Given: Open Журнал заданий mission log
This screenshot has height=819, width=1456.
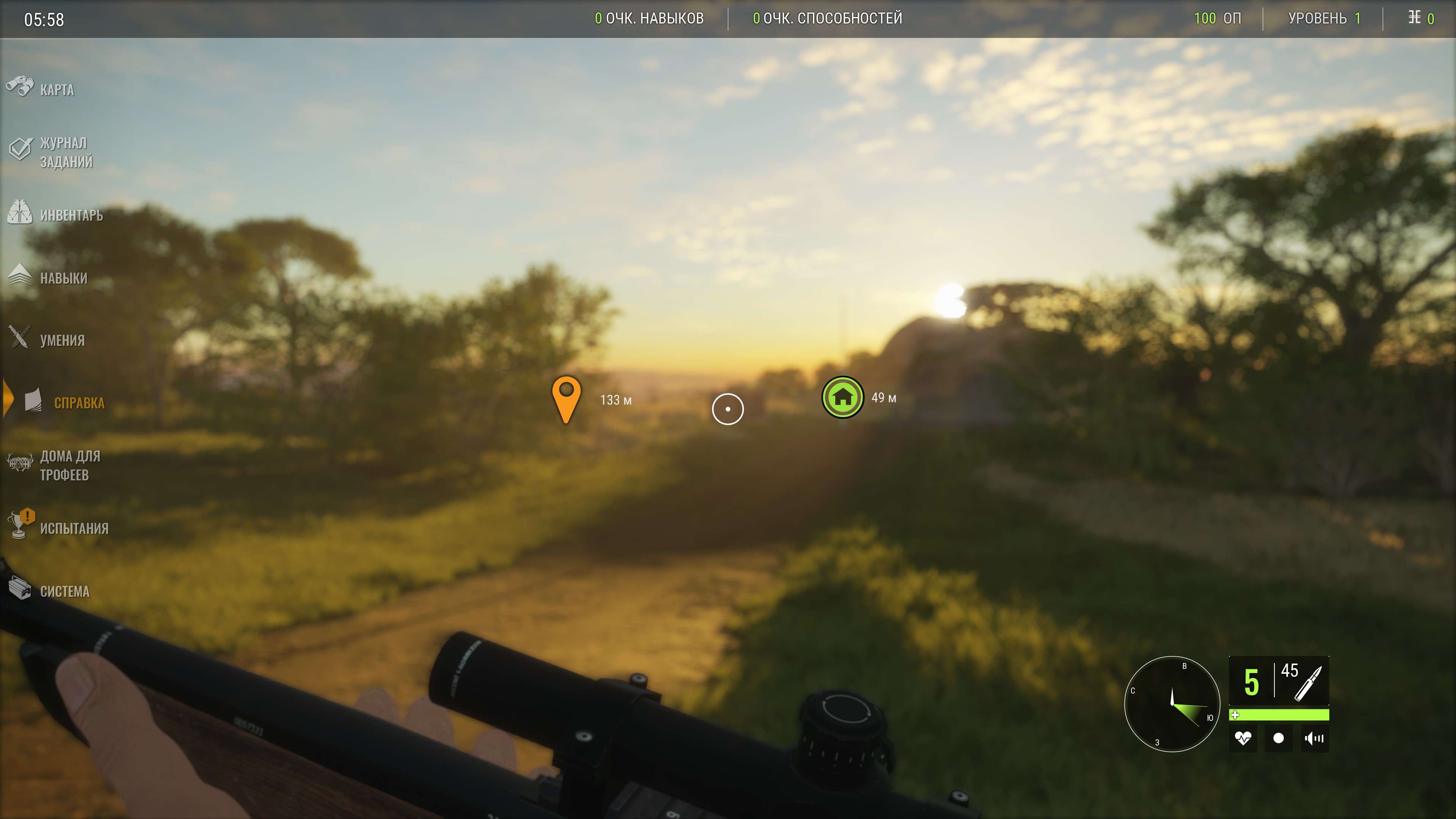Looking at the screenshot, I should point(65,152).
